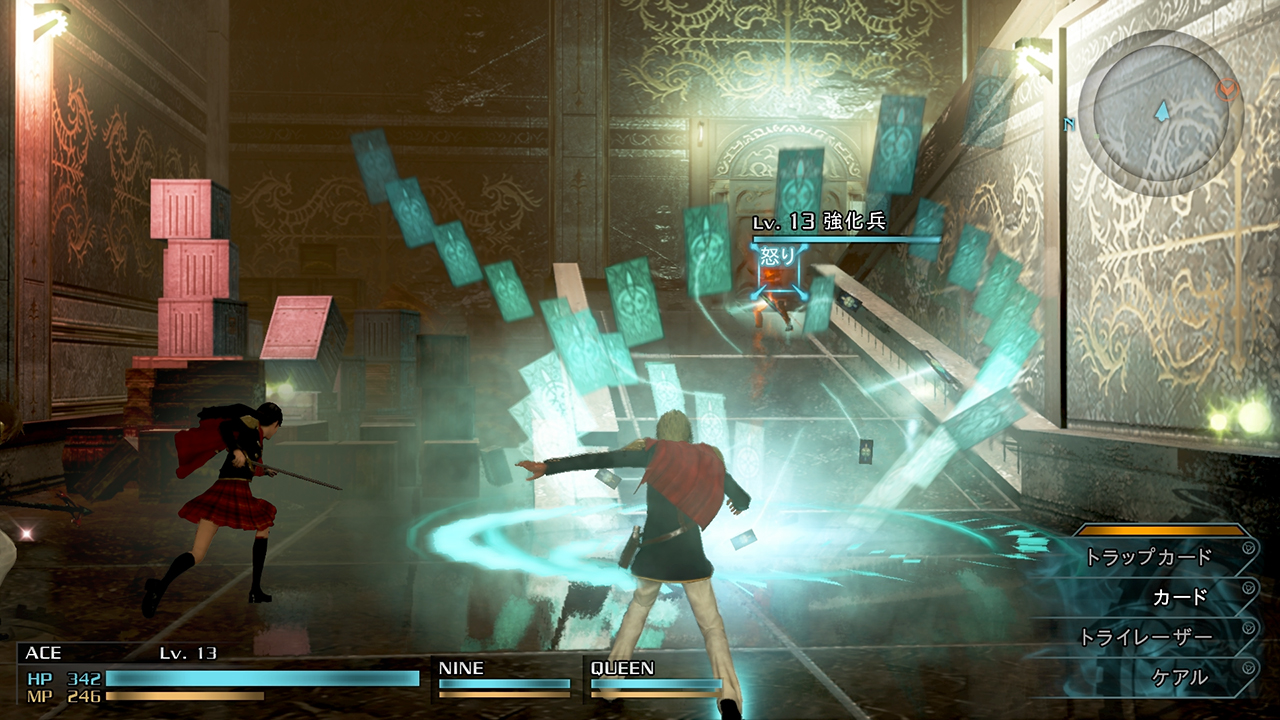This screenshot has height=720, width=1280.
Task: Click the circular button icon beside トラップカード
Action: (1248, 548)
